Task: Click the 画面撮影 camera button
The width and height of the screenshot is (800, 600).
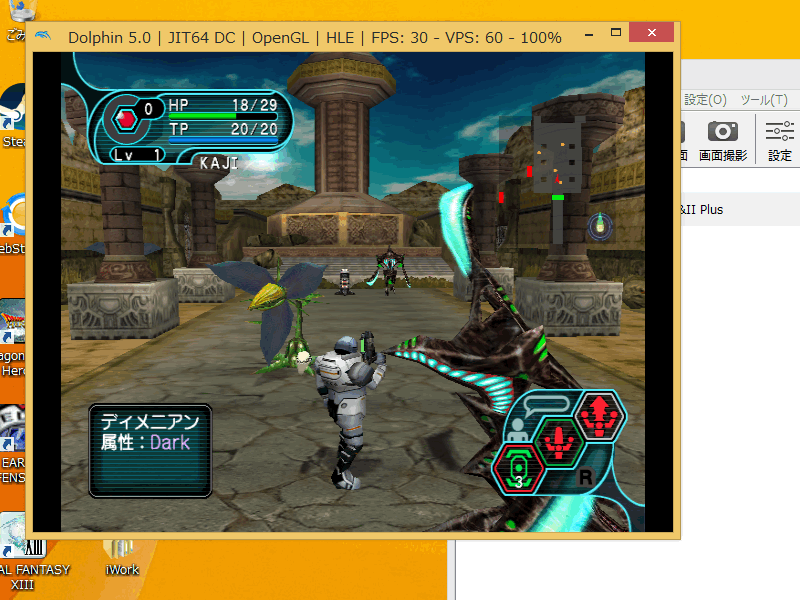Action: [x=722, y=140]
